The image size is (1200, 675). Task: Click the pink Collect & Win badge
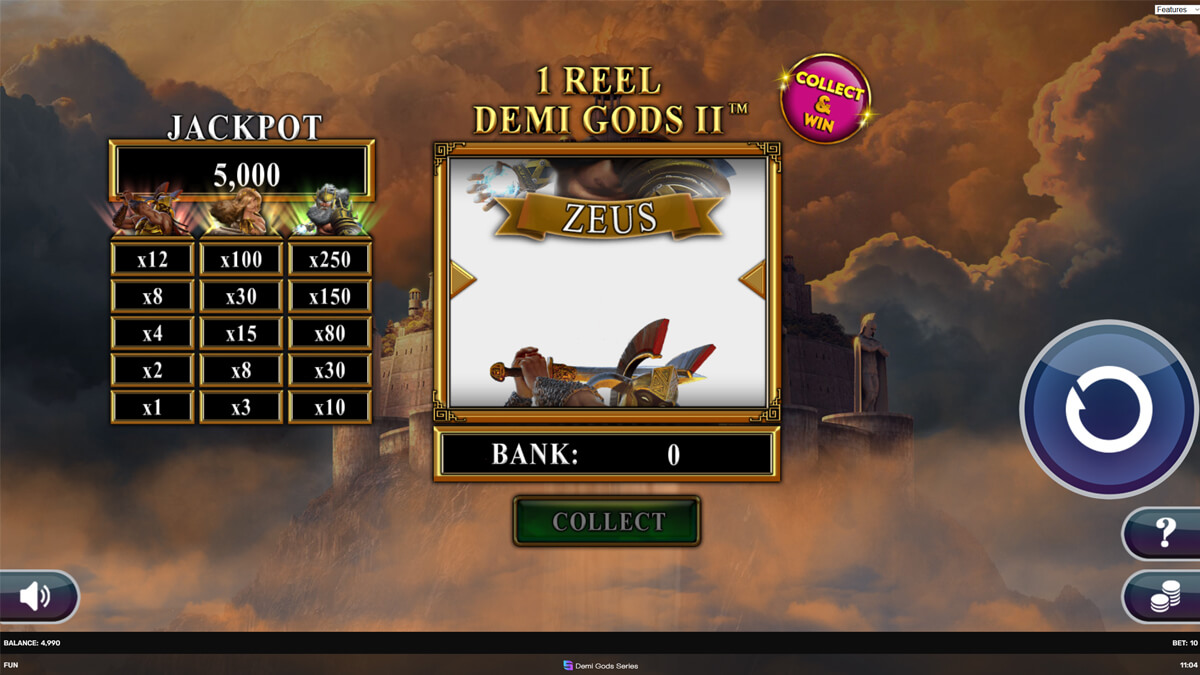click(x=826, y=99)
